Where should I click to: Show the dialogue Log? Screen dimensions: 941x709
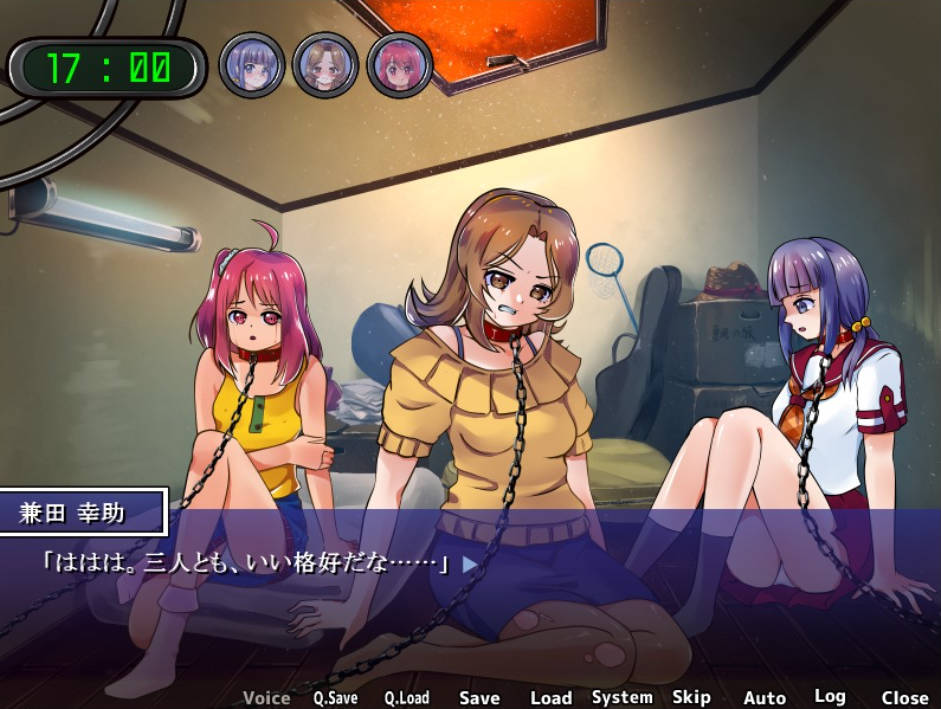(x=829, y=696)
